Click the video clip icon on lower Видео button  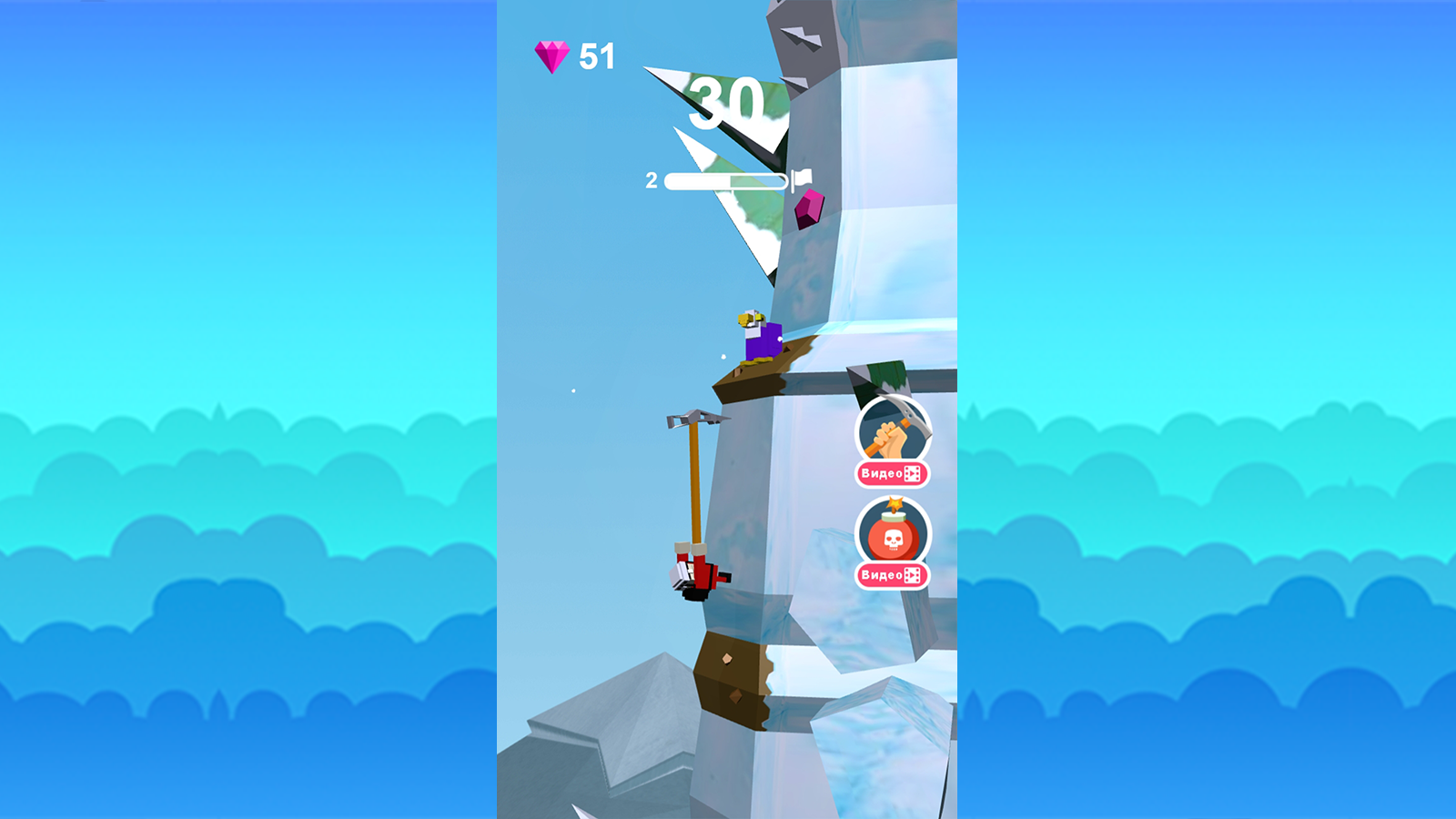(x=913, y=575)
